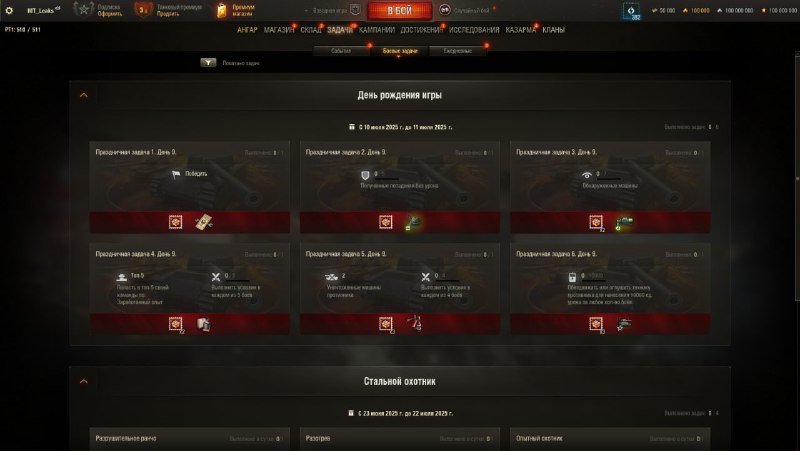Collapse the День рождения игры section
This screenshot has height=451, width=800.
(83, 95)
